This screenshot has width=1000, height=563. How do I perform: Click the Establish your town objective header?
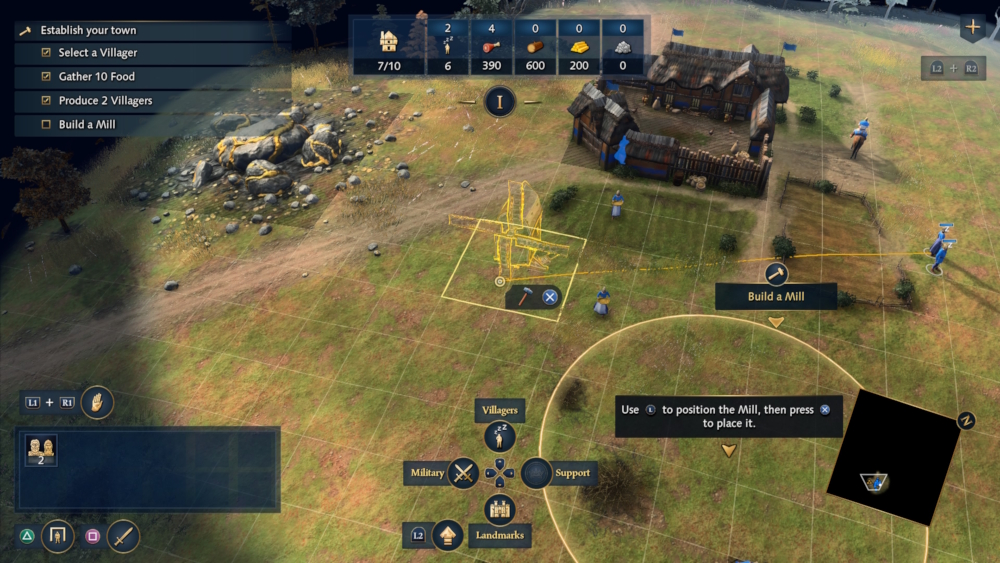pos(88,30)
